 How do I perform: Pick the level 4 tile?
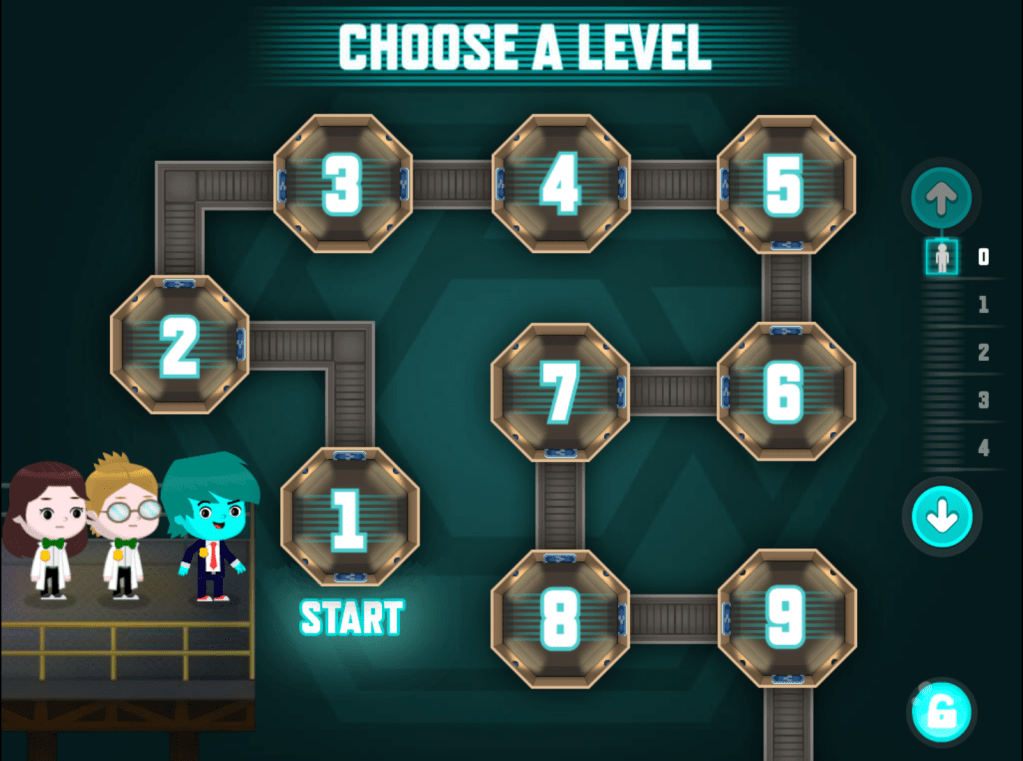560,183
